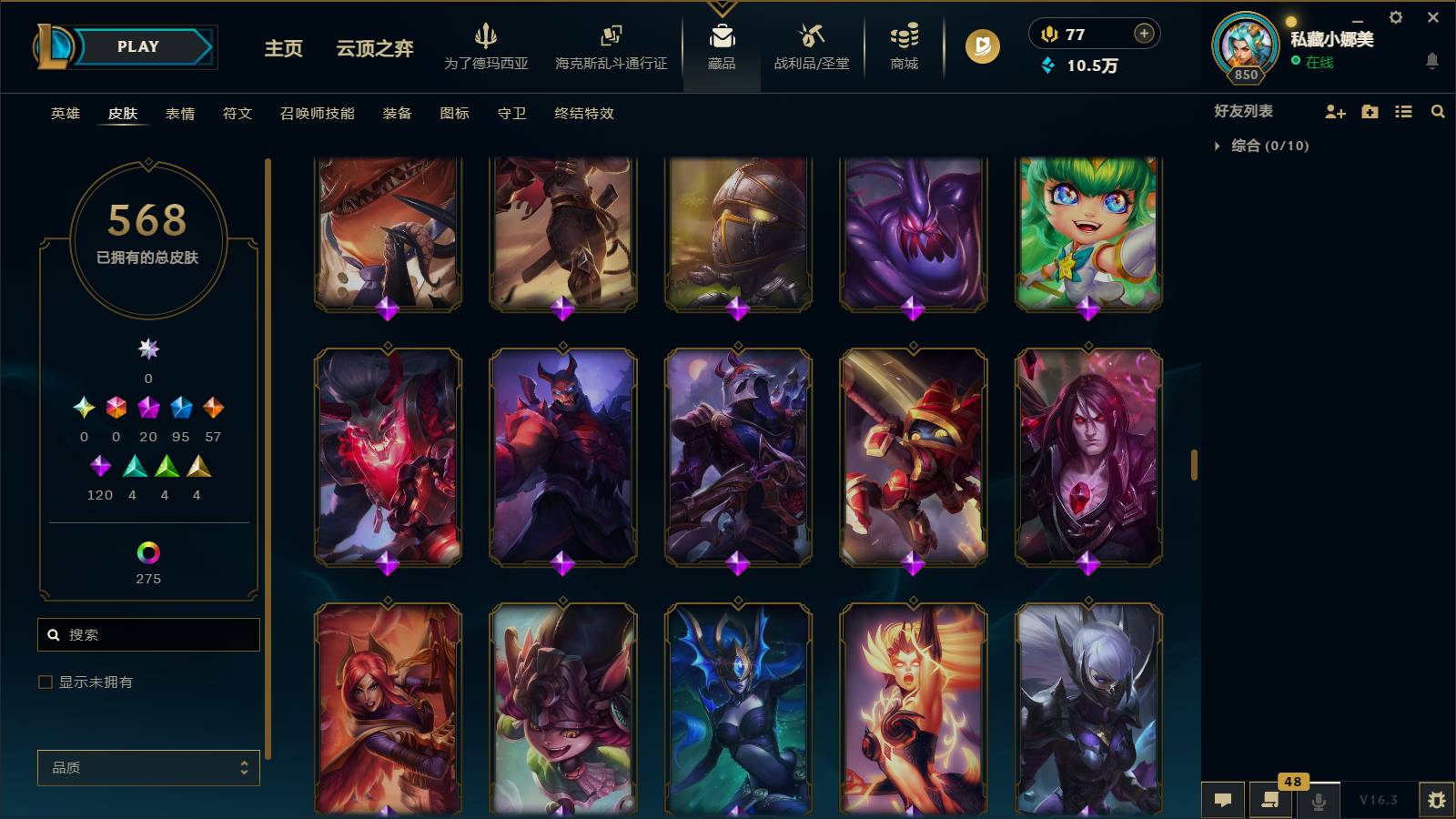Open friend list search magnifier
The image size is (1456, 819).
pyautogui.click(x=1438, y=111)
